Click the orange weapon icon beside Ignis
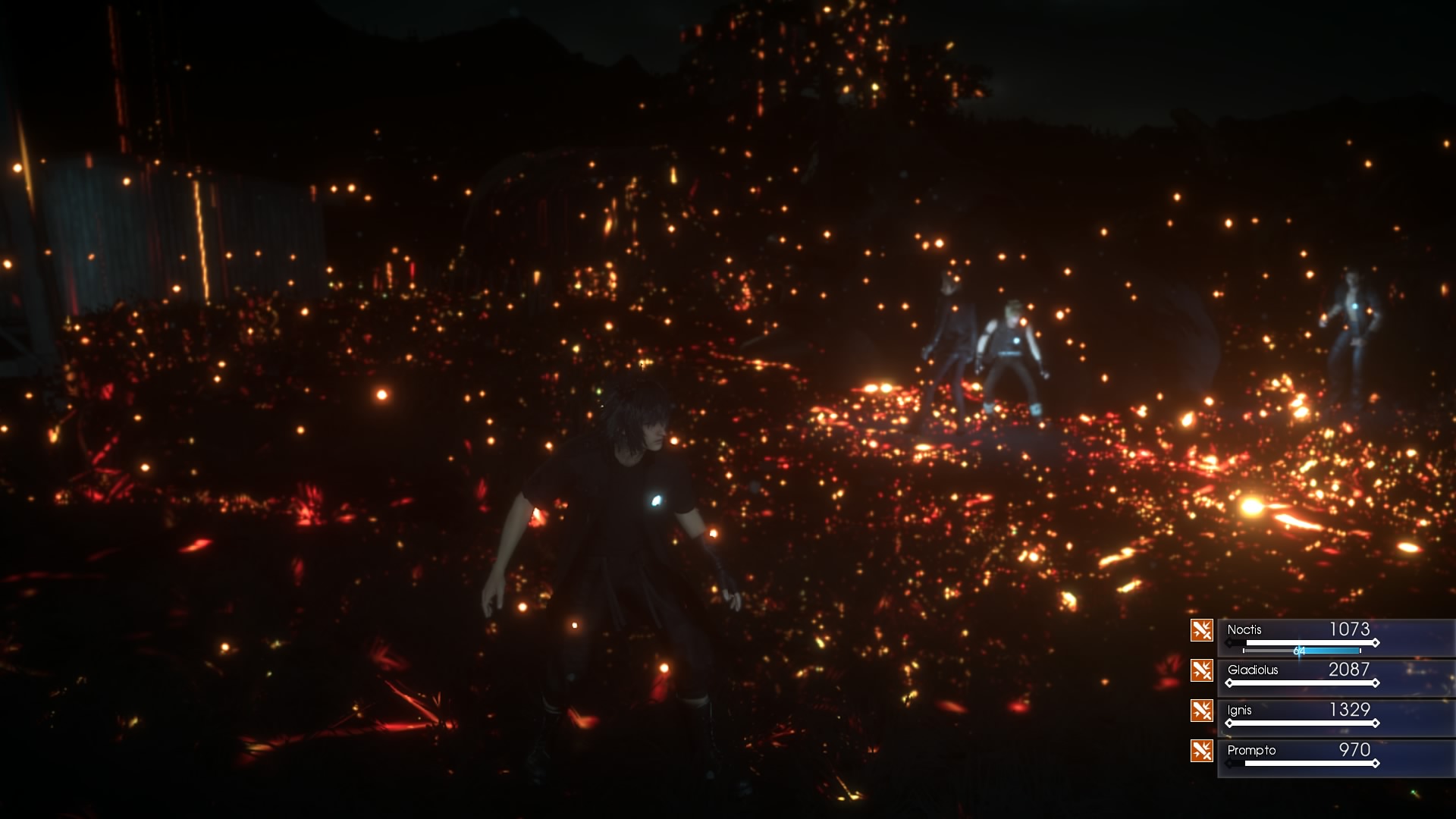Screen dimensions: 1456x819 pos(1202,711)
